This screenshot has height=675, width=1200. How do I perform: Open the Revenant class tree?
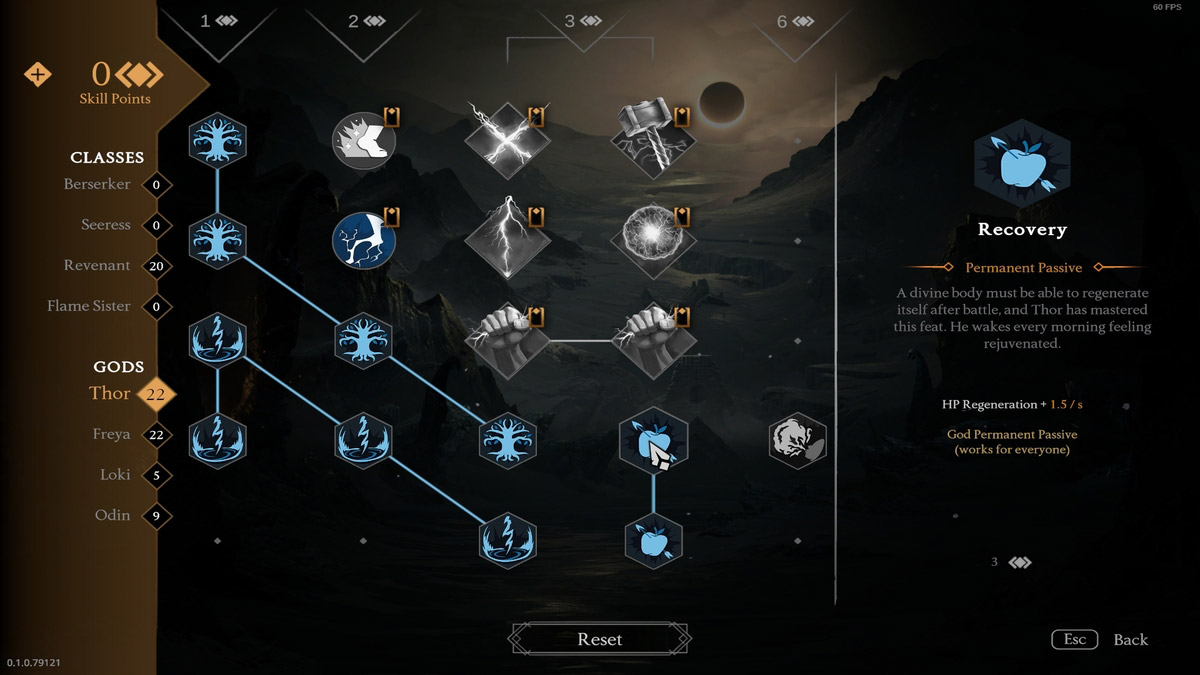(x=97, y=266)
